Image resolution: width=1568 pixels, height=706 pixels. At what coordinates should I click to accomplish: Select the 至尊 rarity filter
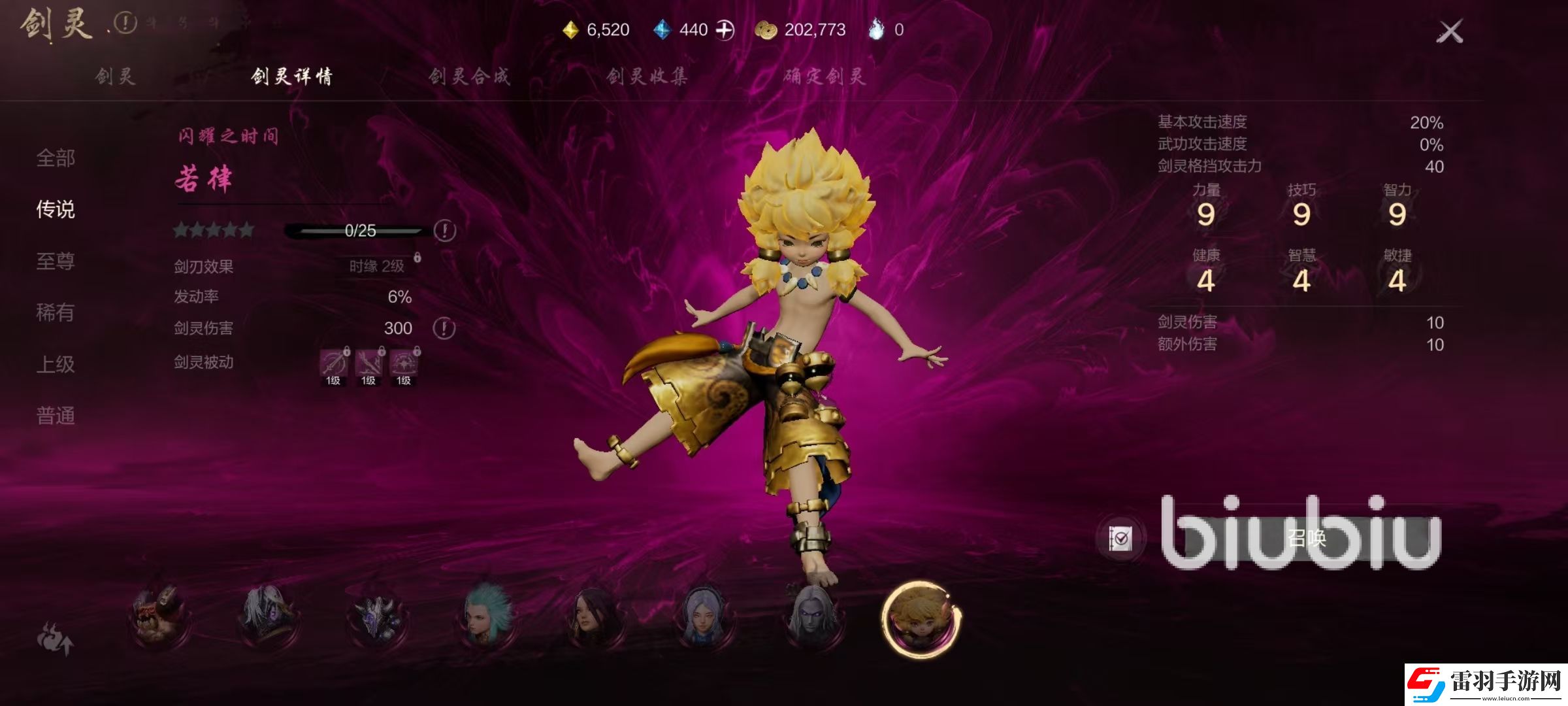(x=56, y=261)
